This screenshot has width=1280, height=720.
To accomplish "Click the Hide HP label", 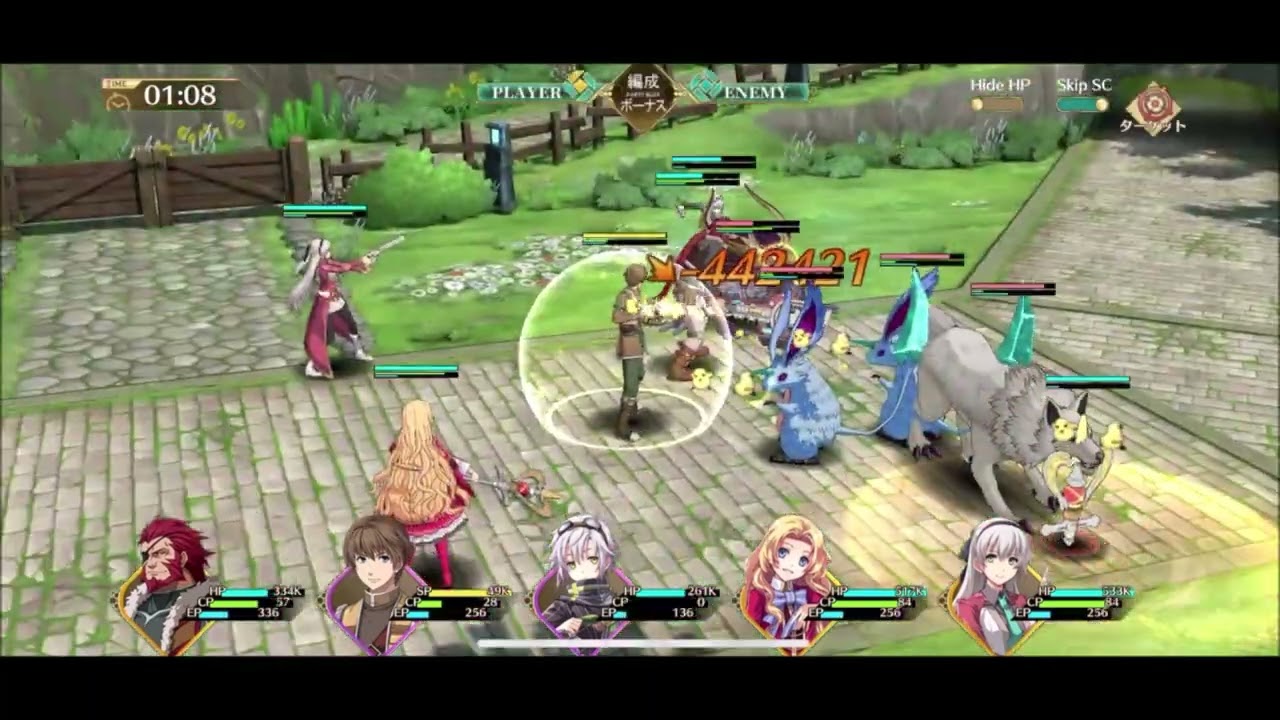I will [998, 85].
